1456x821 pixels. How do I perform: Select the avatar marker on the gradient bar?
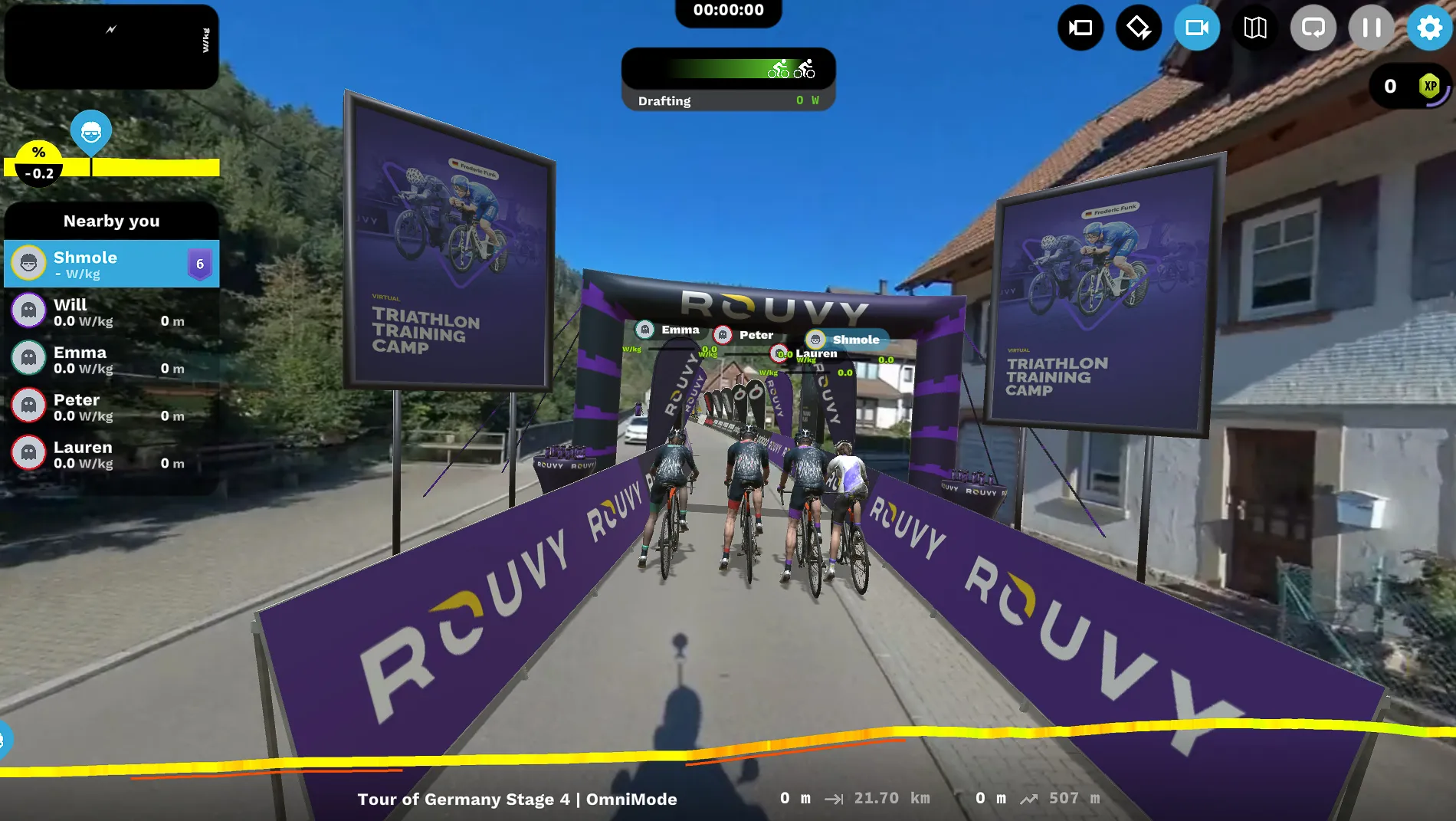coord(92,132)
